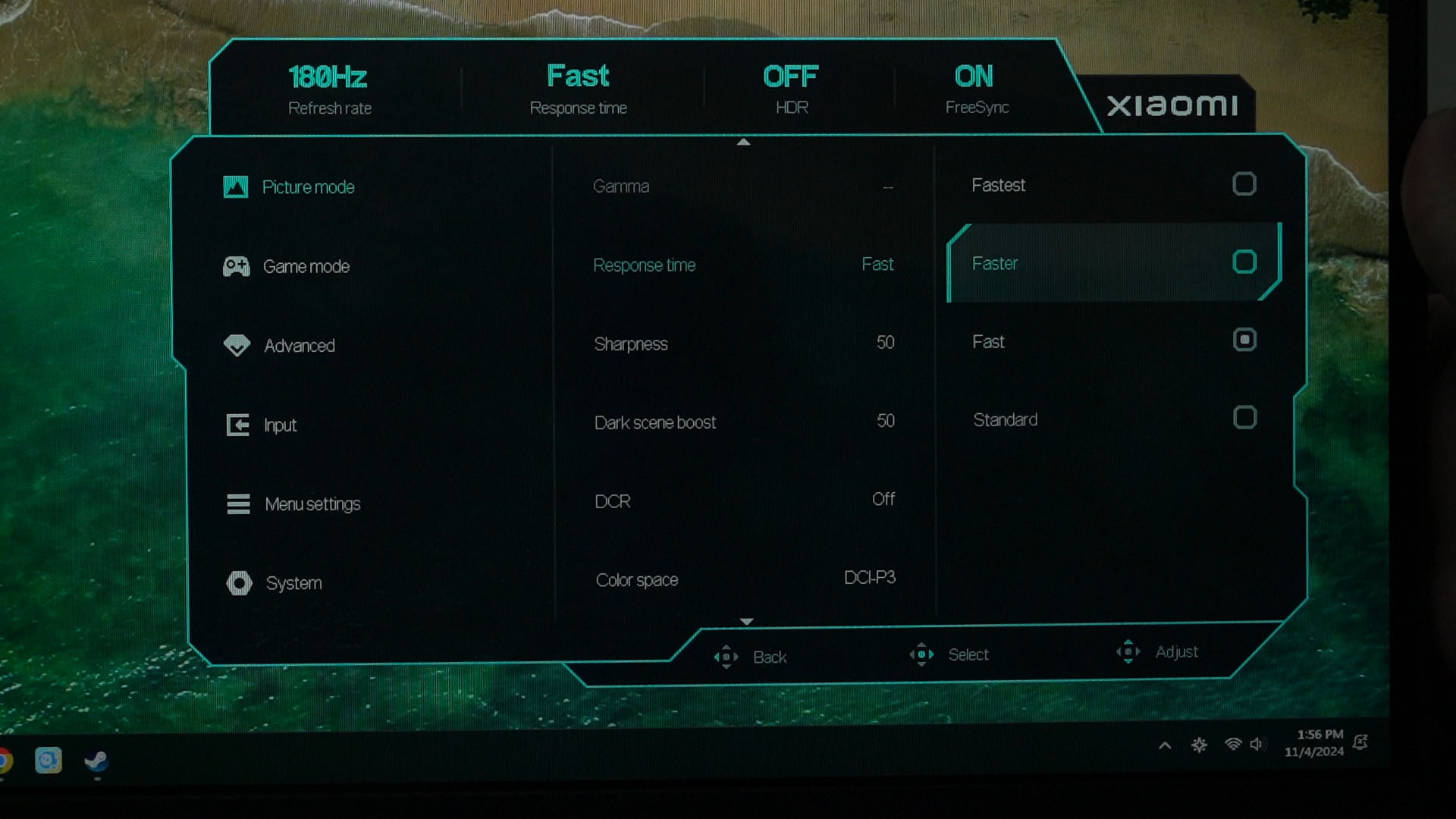Viewport: 1456px width, 819px height.
Task: Select the Input menu entry
Action: [x=279, y=425]
